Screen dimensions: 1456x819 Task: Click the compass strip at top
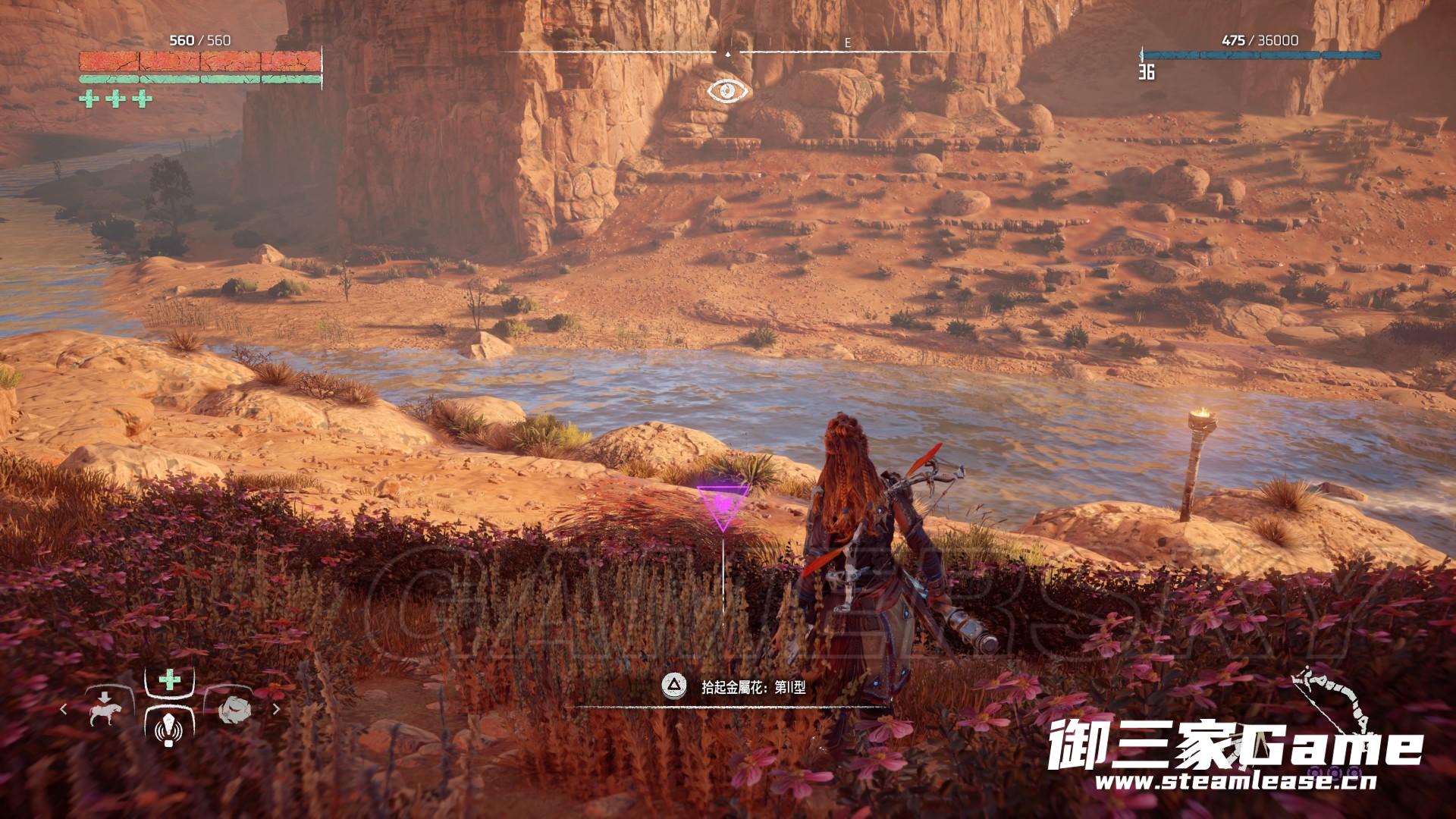pos(728,52)
